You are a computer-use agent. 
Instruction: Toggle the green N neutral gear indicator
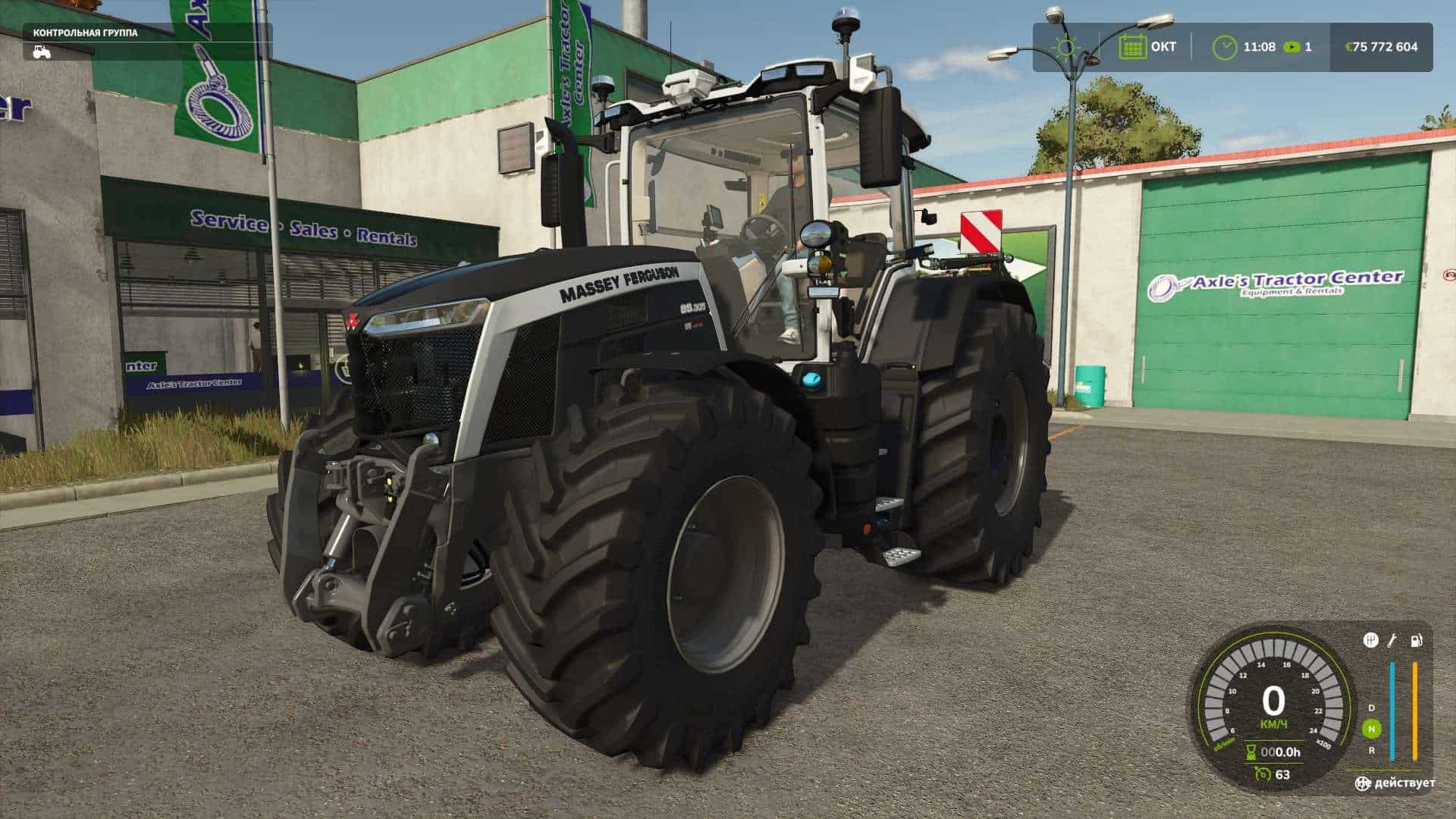pyautogui.click(x=1372, y=729)
